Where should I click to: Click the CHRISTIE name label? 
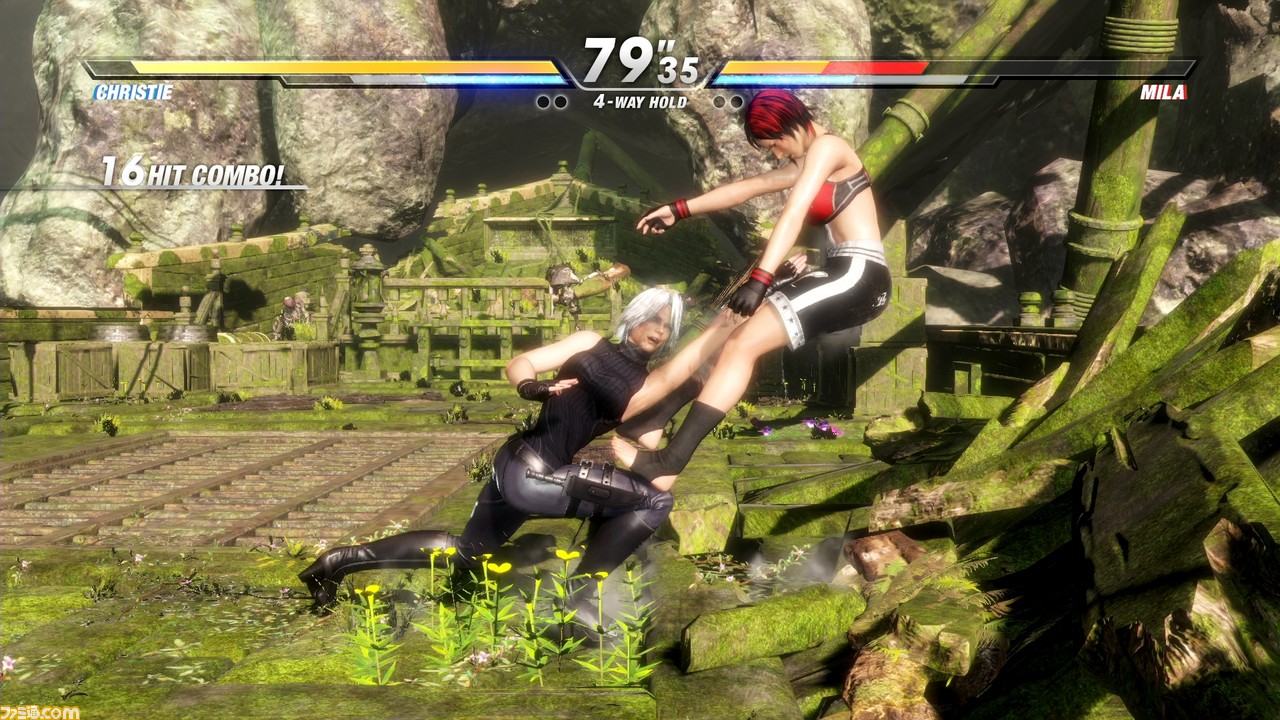[x=133, y=93]
